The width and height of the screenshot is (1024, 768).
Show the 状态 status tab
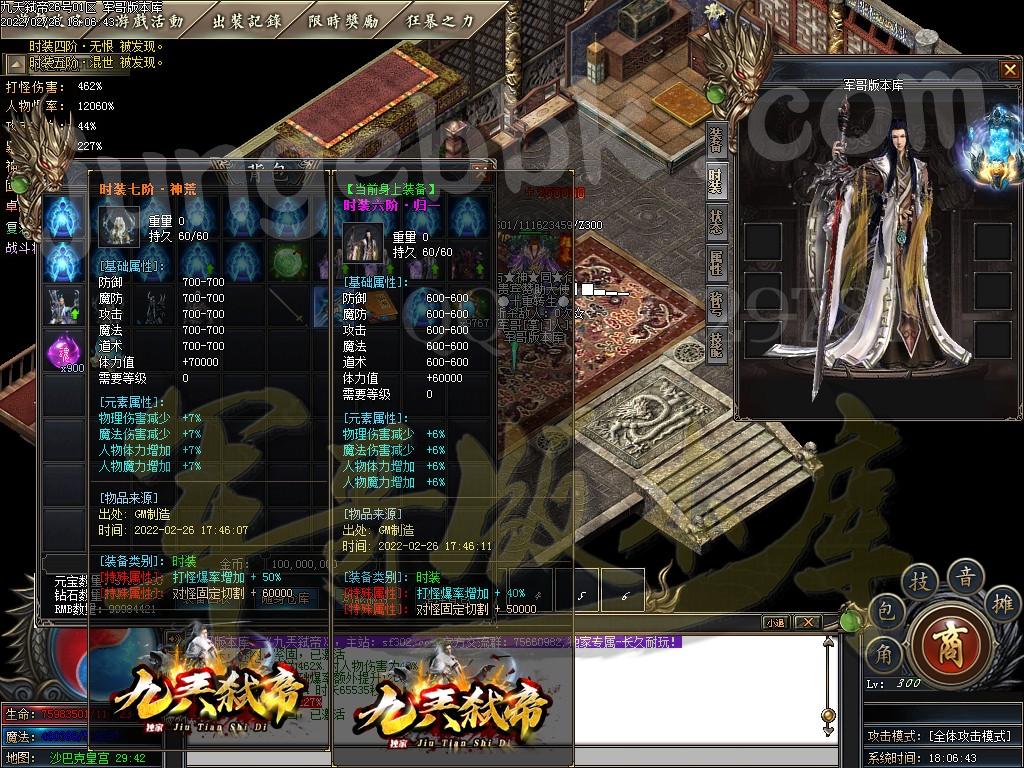pos(716,222)
